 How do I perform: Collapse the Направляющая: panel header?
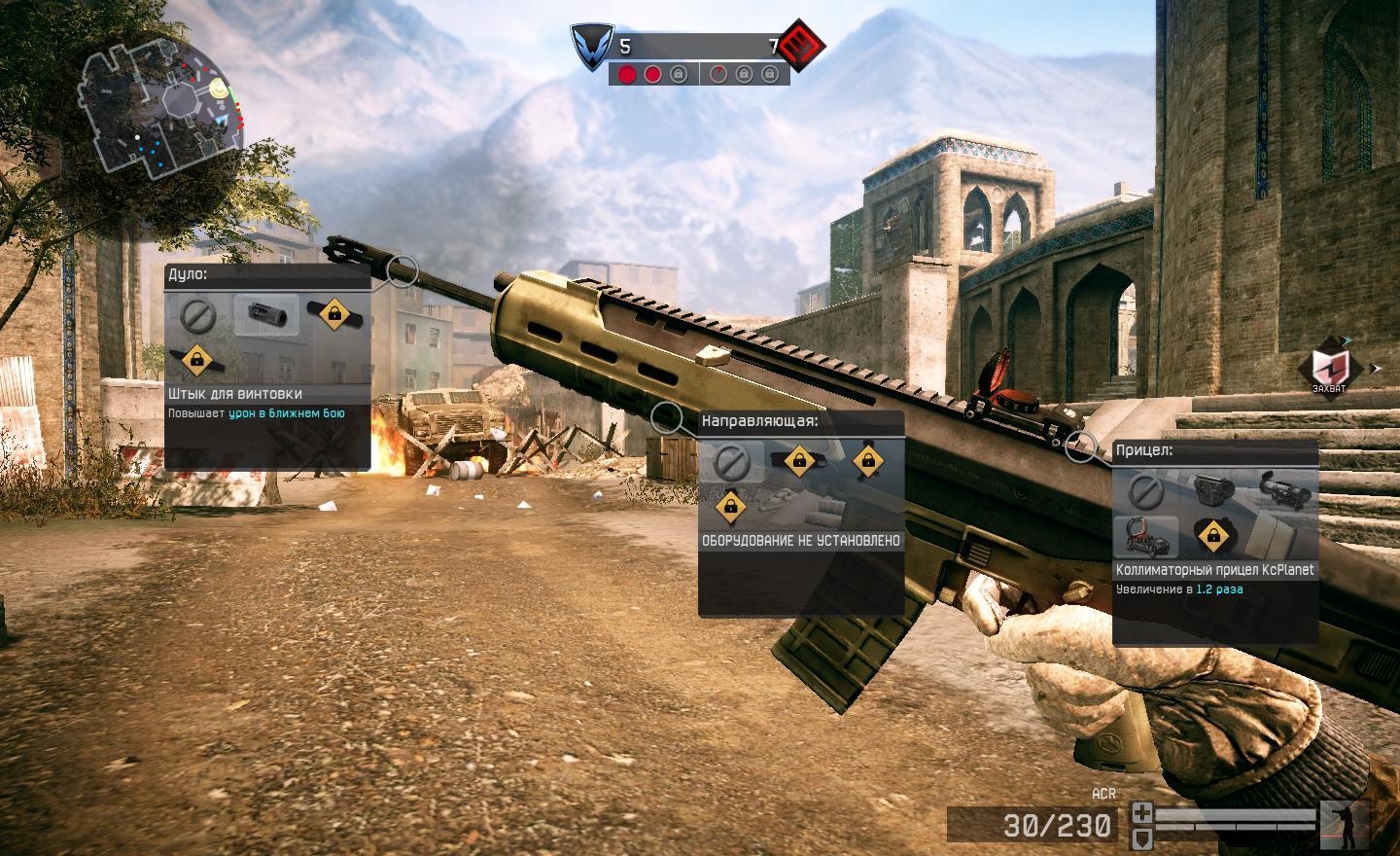[760, 420]
